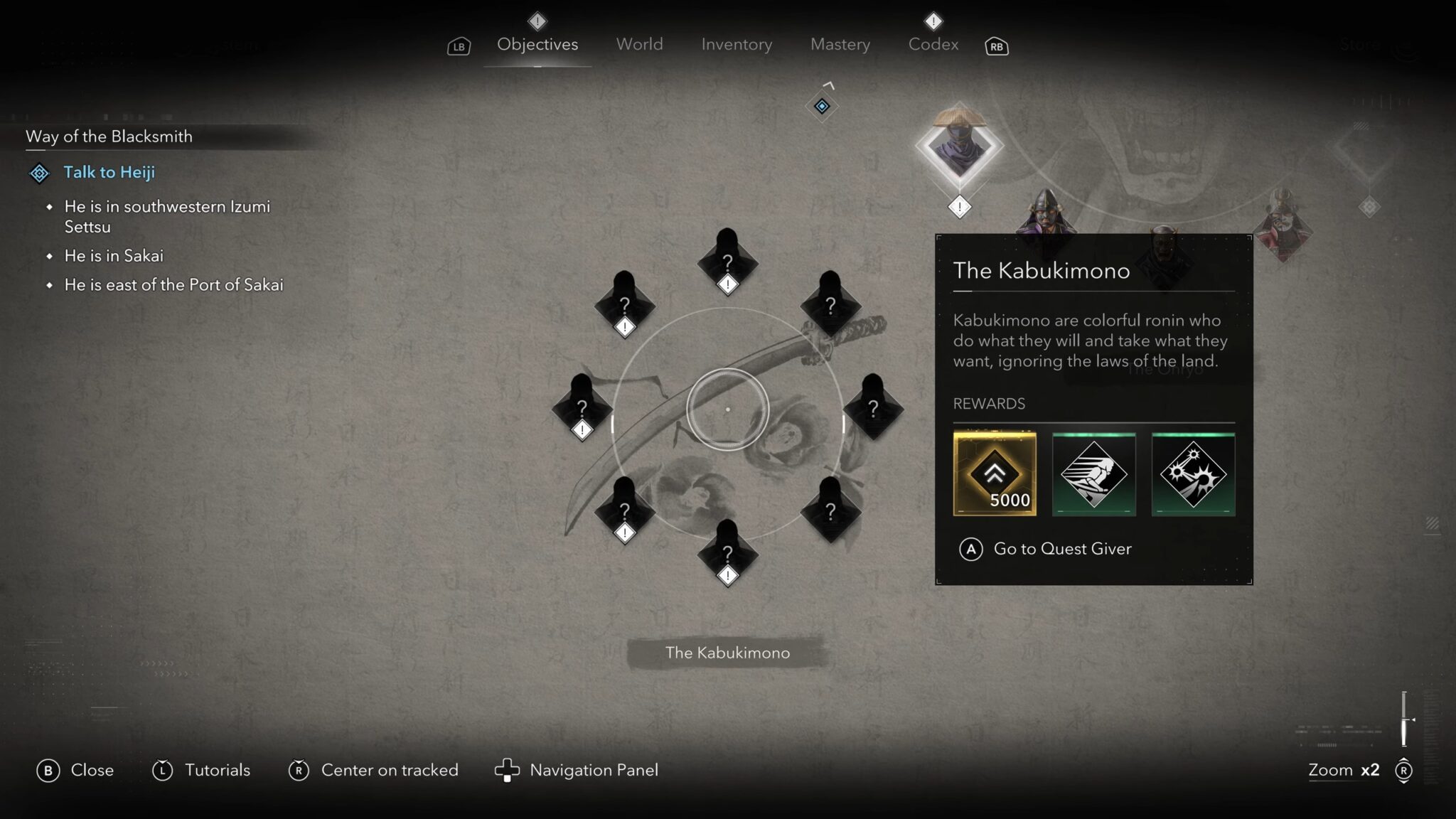Click Go to Quest Giver

pyautogui.click(x=1061, y=549)
